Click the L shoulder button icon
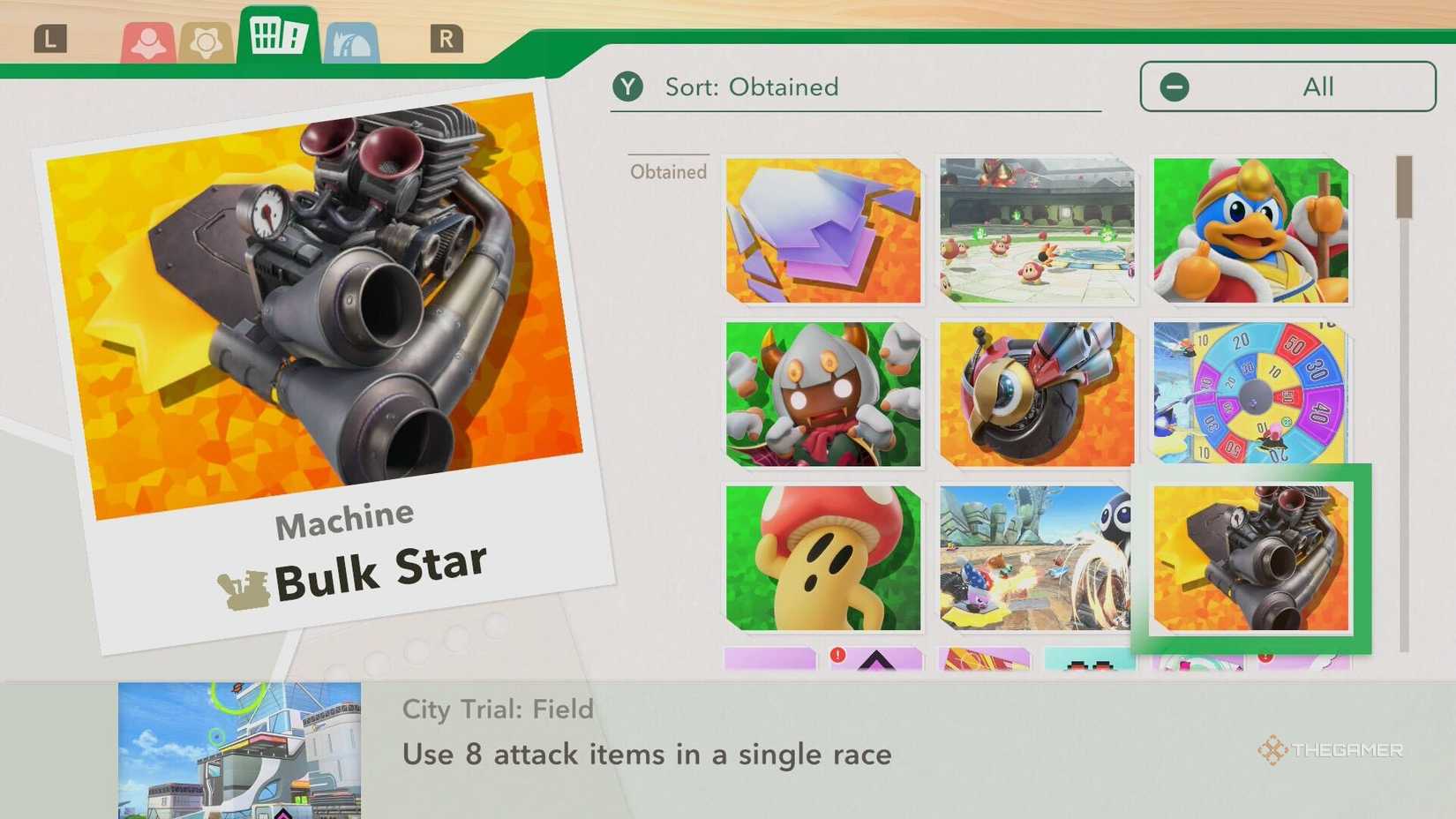This screenshot has height=819, width=1456. tap(50, 39)
